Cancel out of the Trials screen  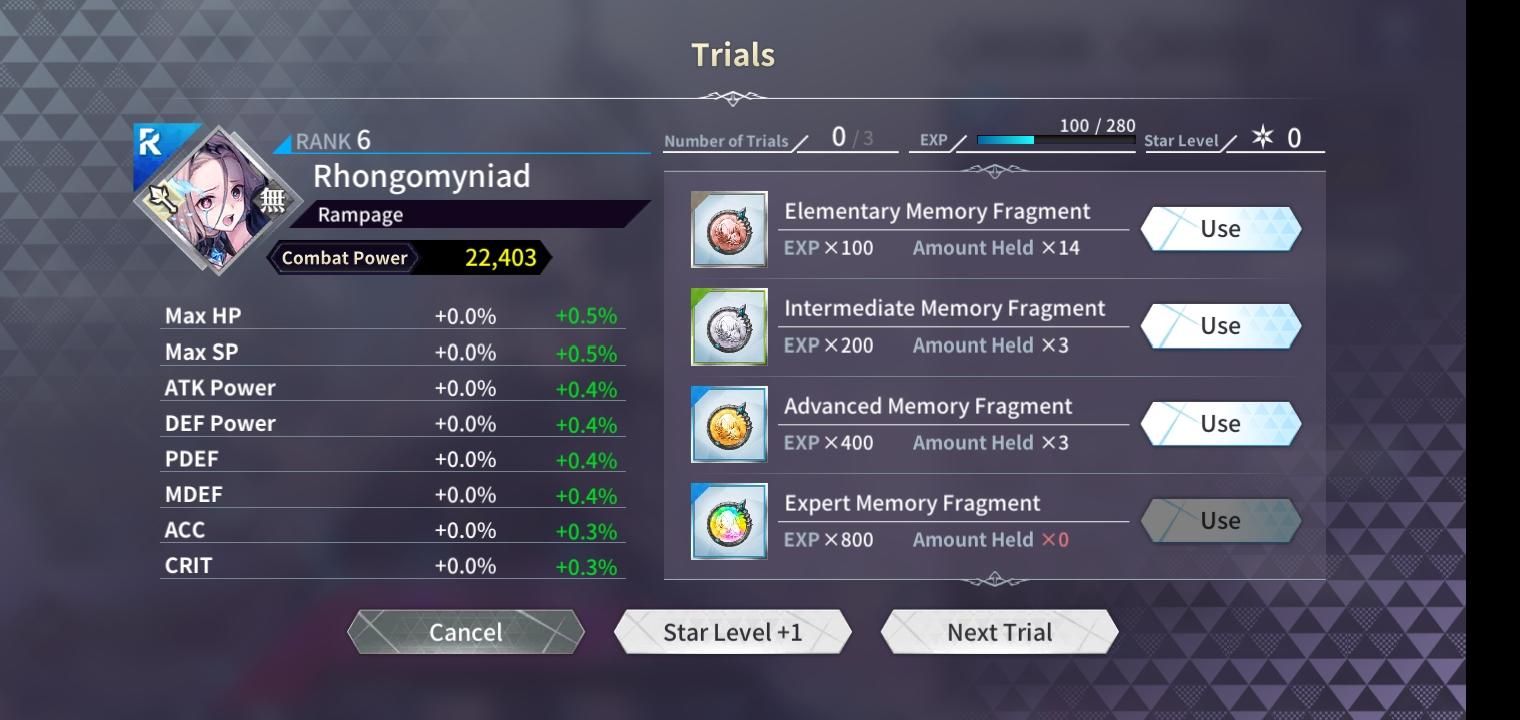tap(466, 632)
